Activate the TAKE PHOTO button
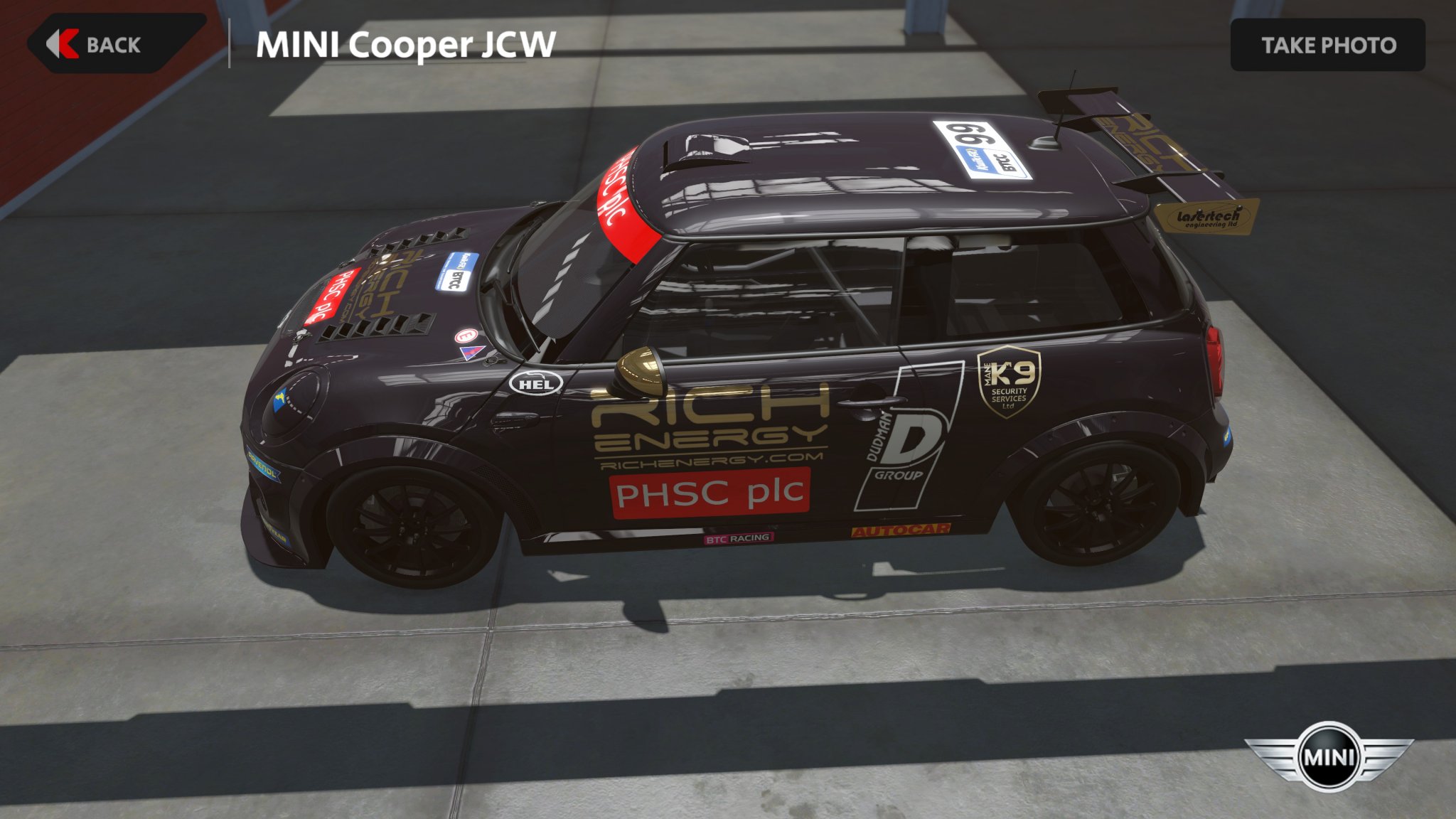Image resolution: width=1456 pixels, height=819 pixels. pyautogui.click(x=1327, y=45)
